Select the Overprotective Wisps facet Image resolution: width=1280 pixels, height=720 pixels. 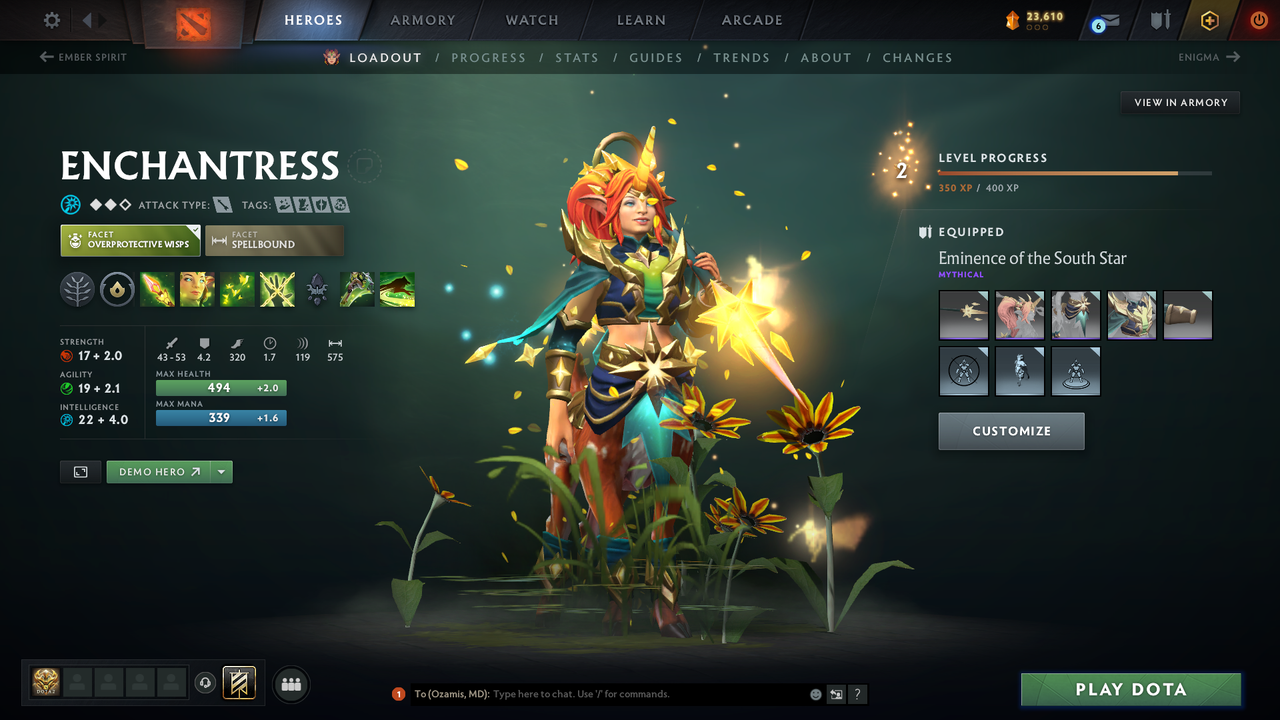click(130, 240)
